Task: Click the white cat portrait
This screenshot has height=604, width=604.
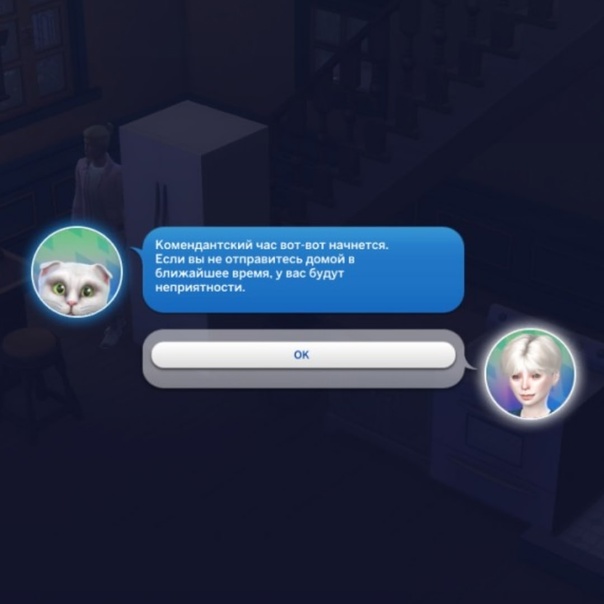Action: click(77, 269)
